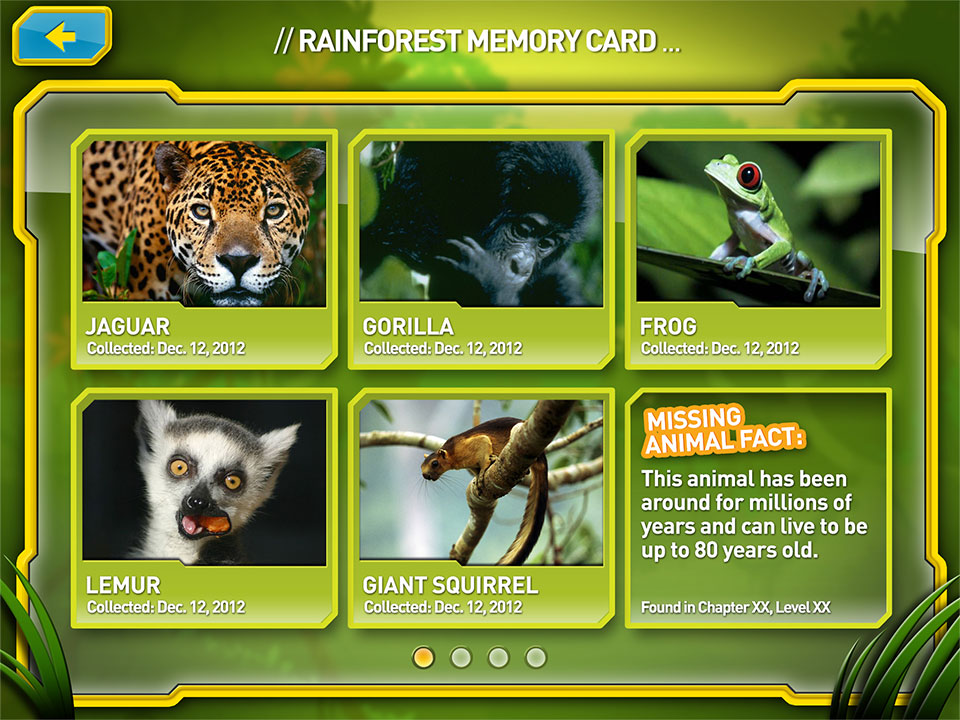The image size is (960, 720).
Task: Select the Gorilla memory card
Action: point(481,248)
